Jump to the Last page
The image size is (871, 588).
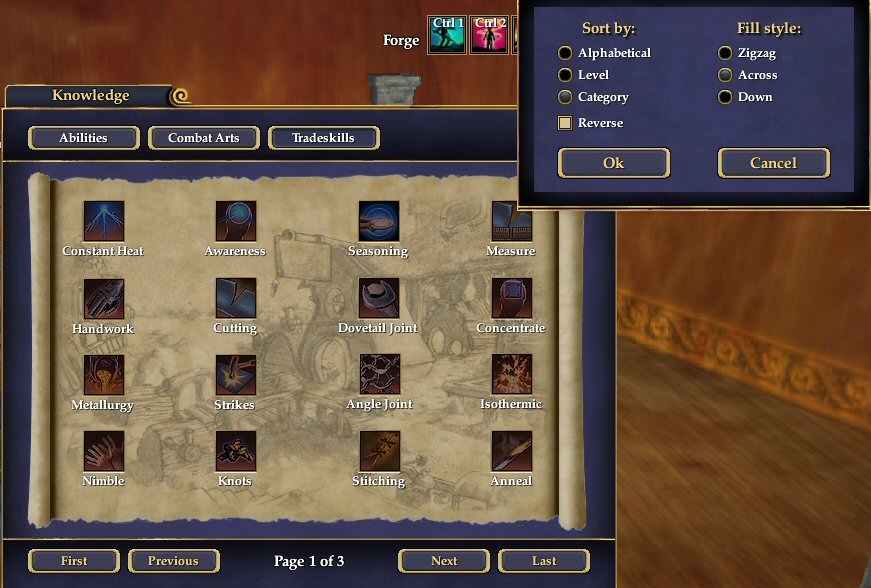pos(544,561)
